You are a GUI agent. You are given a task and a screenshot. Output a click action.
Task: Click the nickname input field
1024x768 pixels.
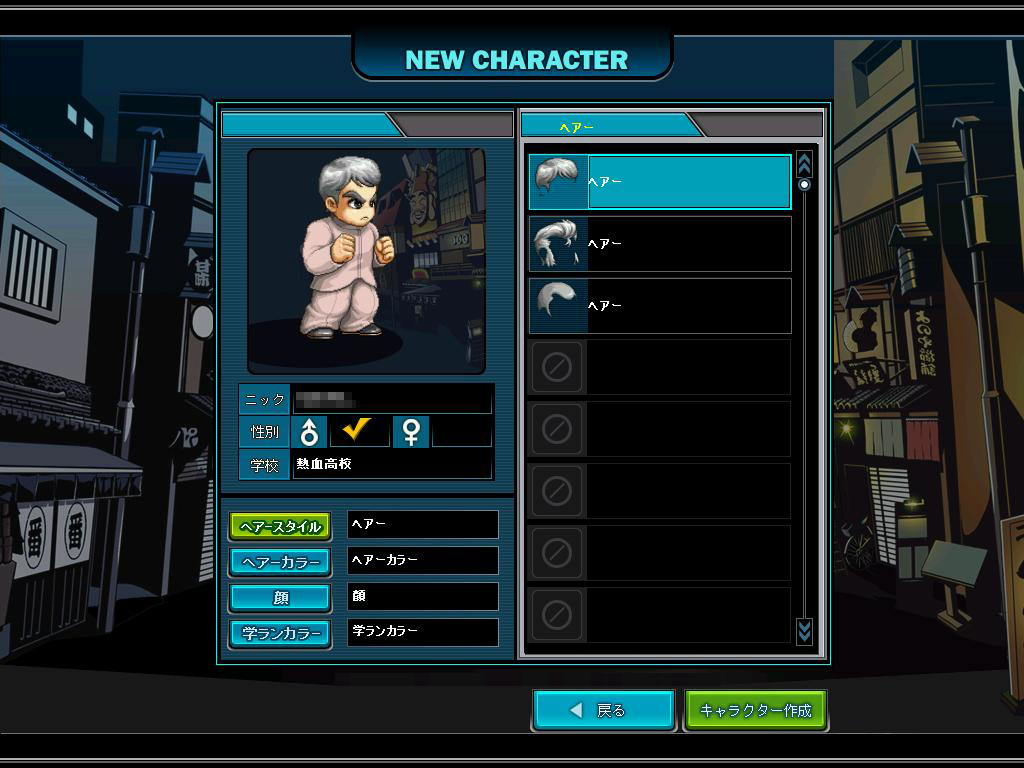coord(392,399)
